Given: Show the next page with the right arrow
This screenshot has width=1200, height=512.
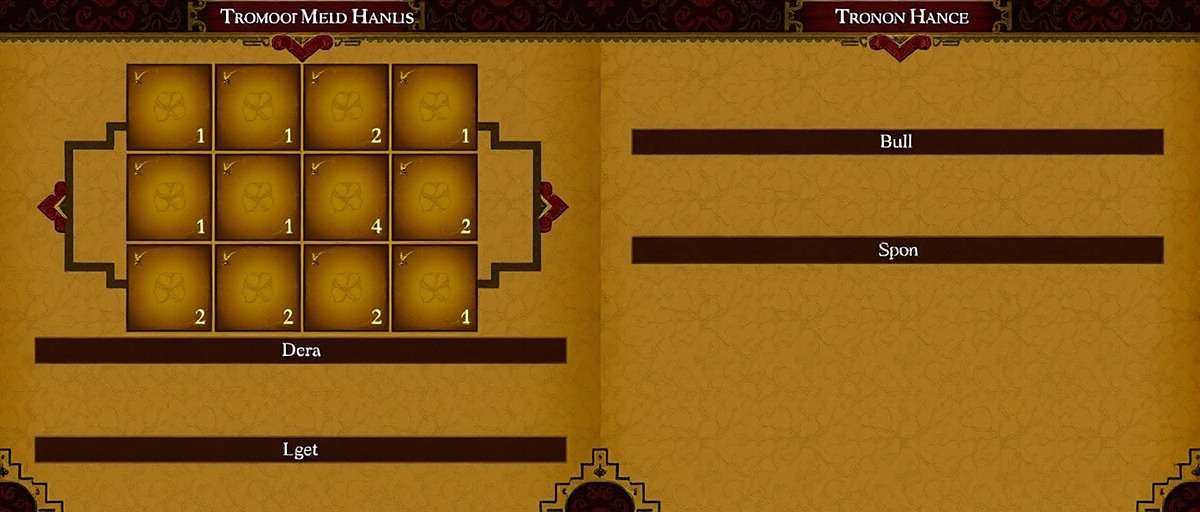Looking at the screenshot, I should point(551,206).
